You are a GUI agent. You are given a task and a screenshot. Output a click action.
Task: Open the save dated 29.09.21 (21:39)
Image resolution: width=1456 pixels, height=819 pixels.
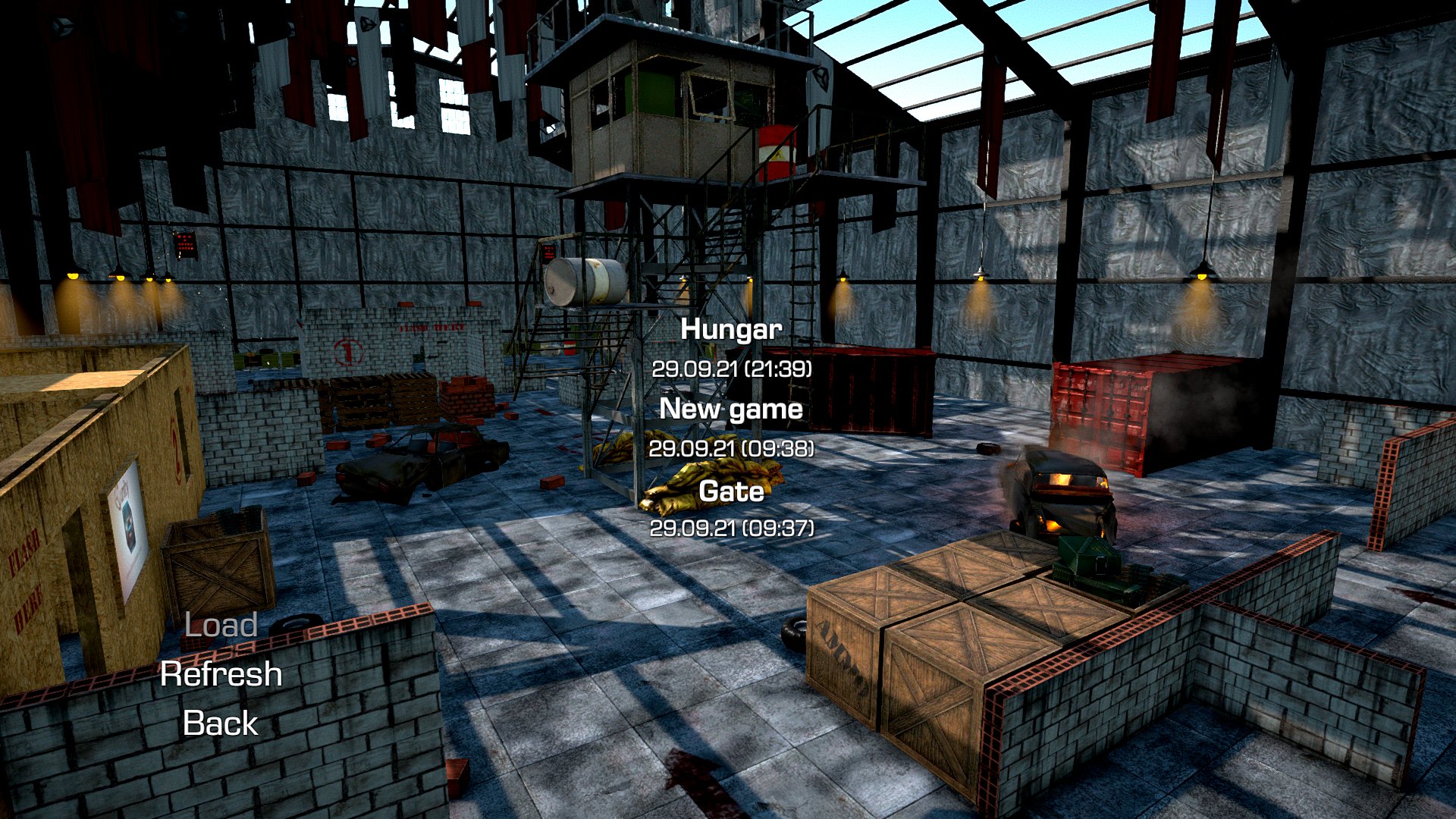[x=733, y=370]
